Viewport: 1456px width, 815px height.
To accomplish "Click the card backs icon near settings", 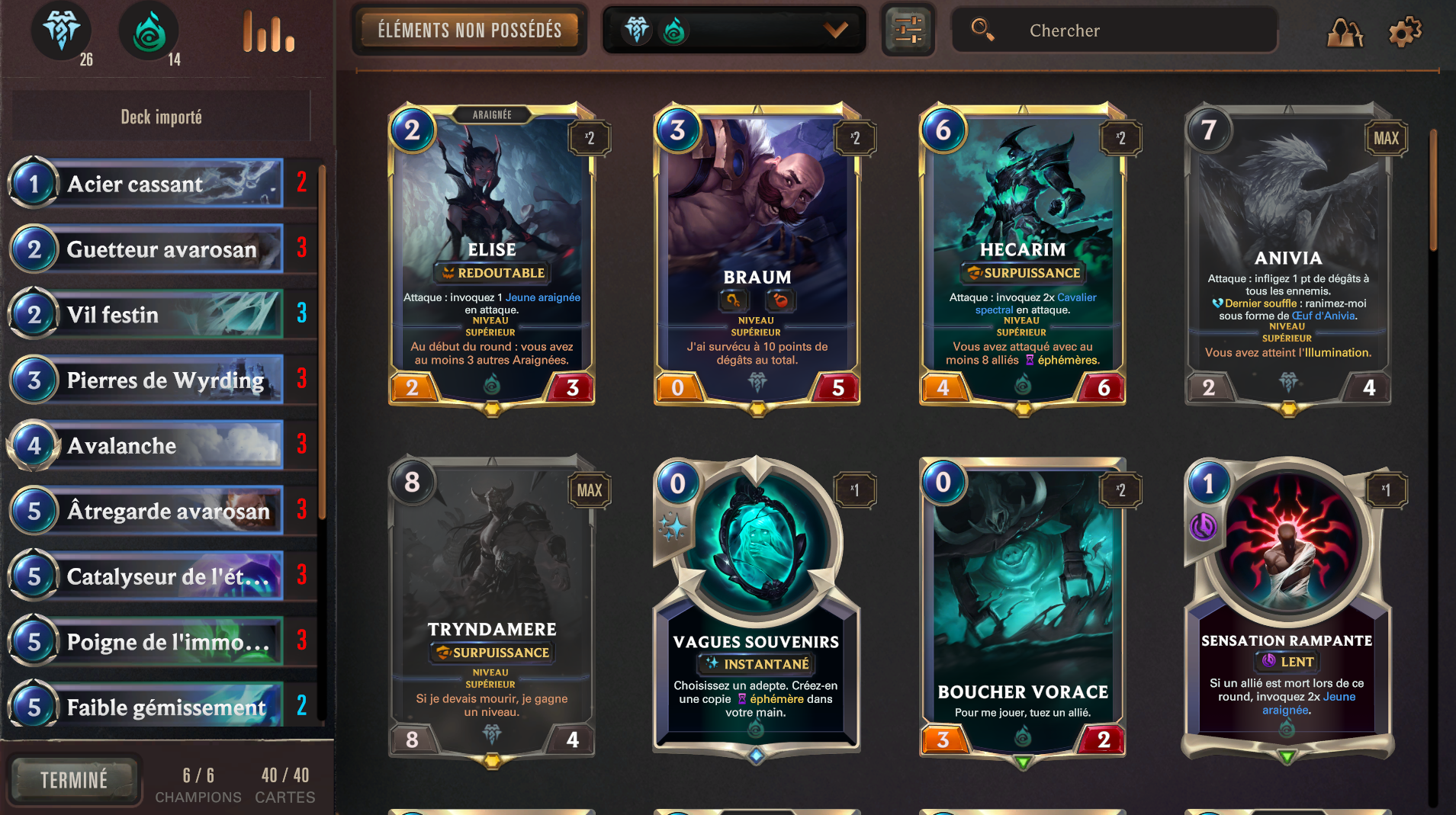I will 1345,32.
